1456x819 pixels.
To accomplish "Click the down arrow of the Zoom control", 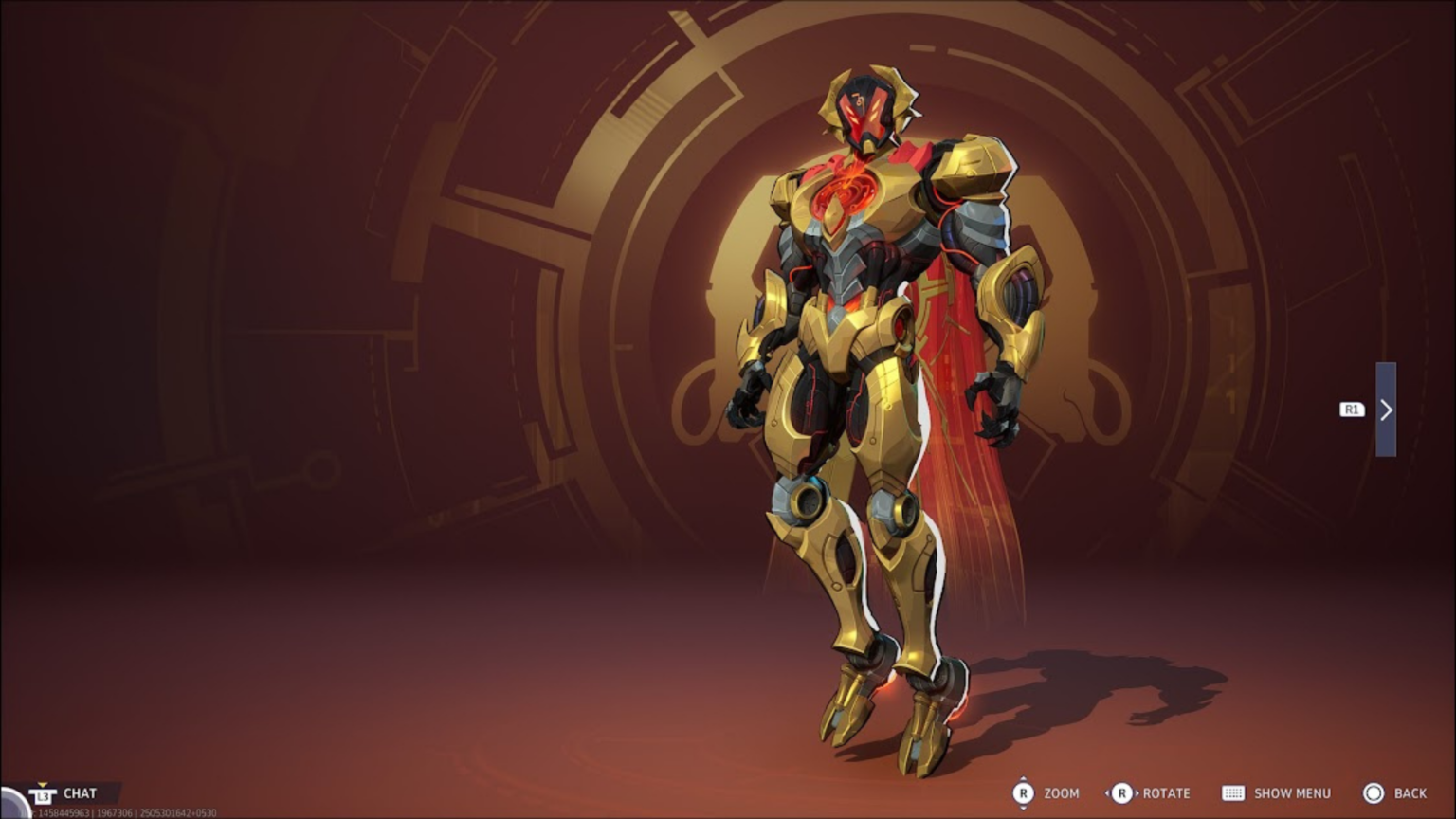I will tap(1024, 810).
